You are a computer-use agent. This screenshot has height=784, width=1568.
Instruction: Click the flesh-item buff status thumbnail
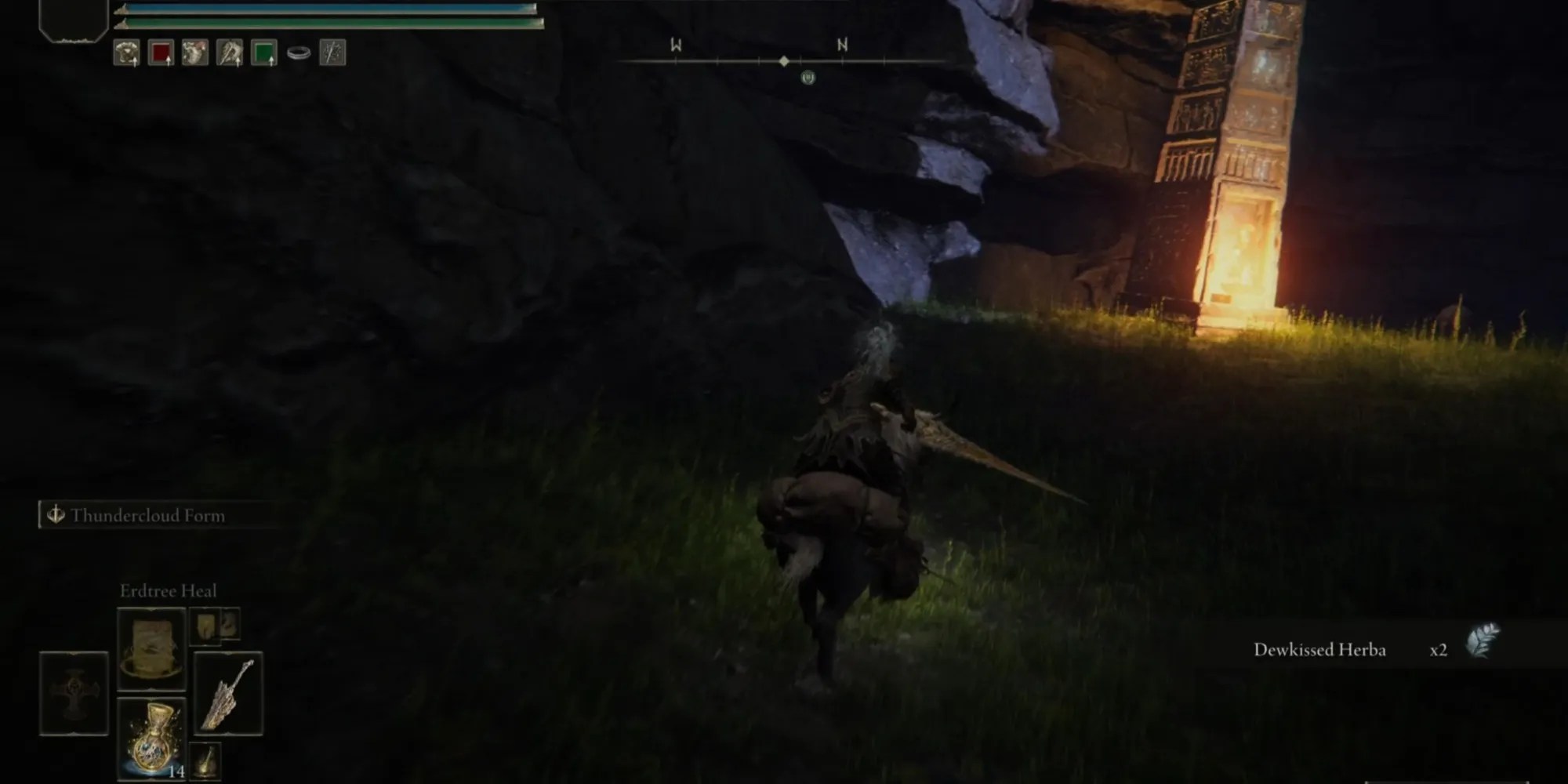(x=194, y=53)
